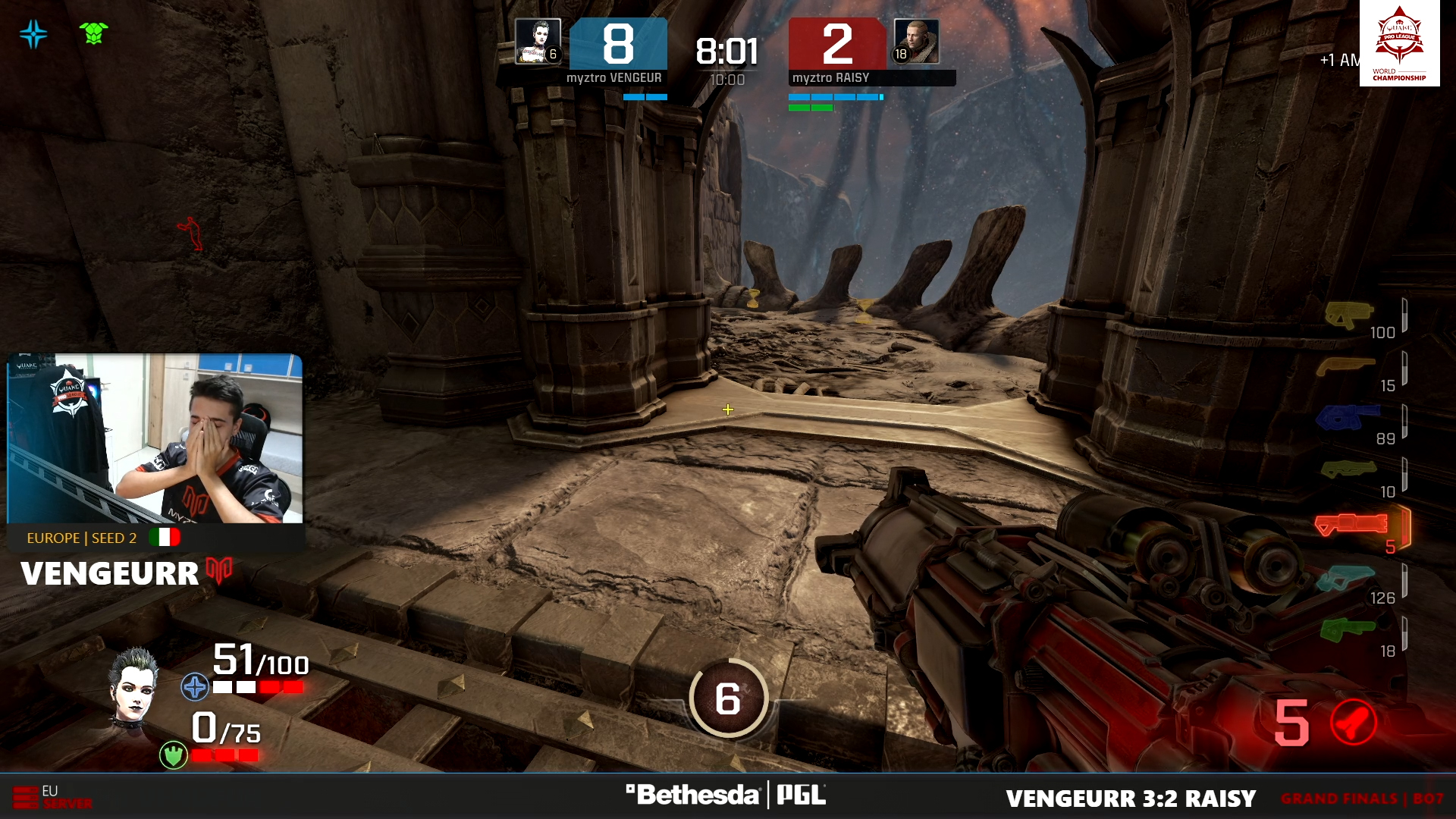Select the champion portrait beside the health

coord(134,686)
